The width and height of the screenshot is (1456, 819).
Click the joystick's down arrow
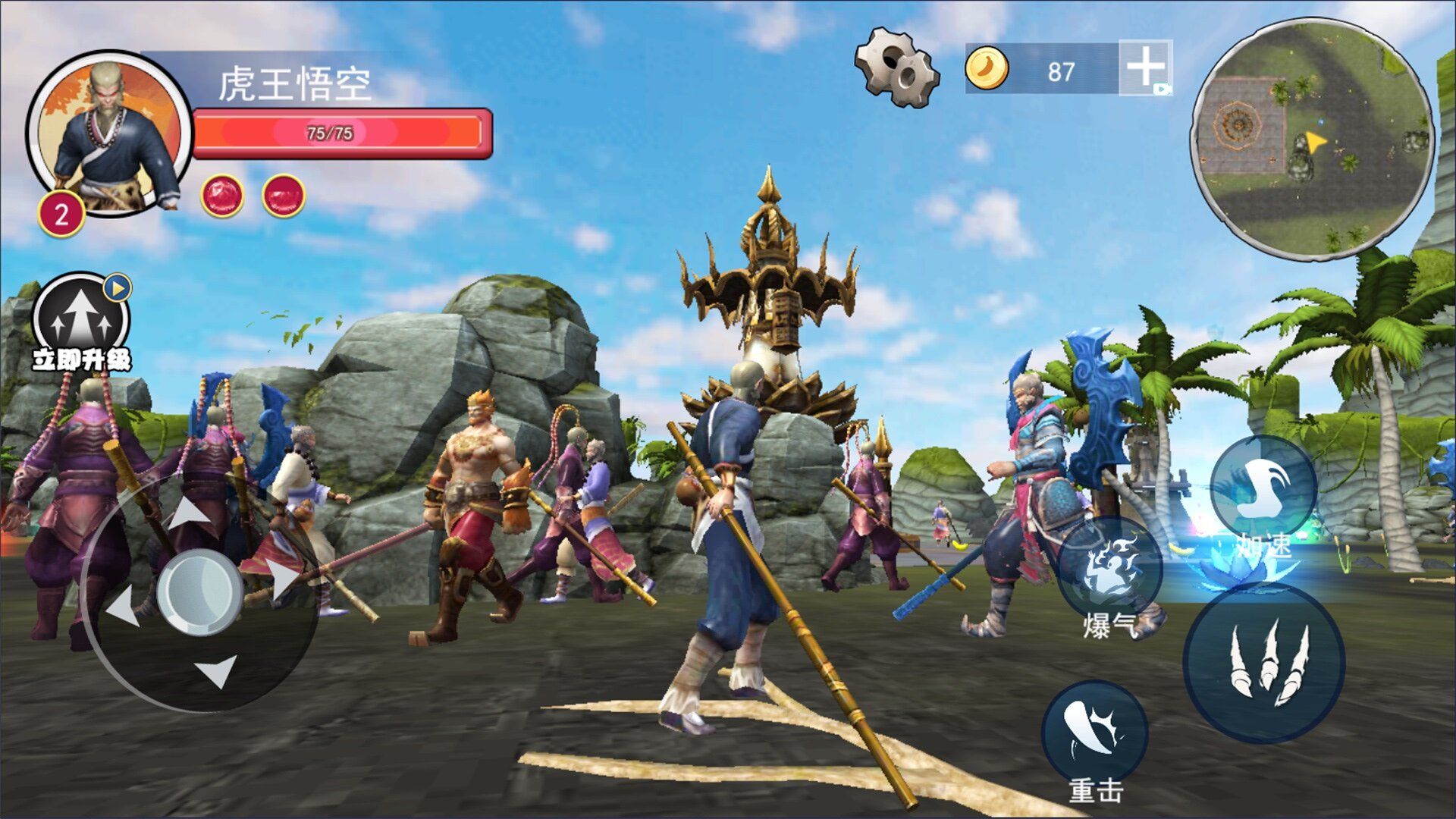tap(218, 670)
